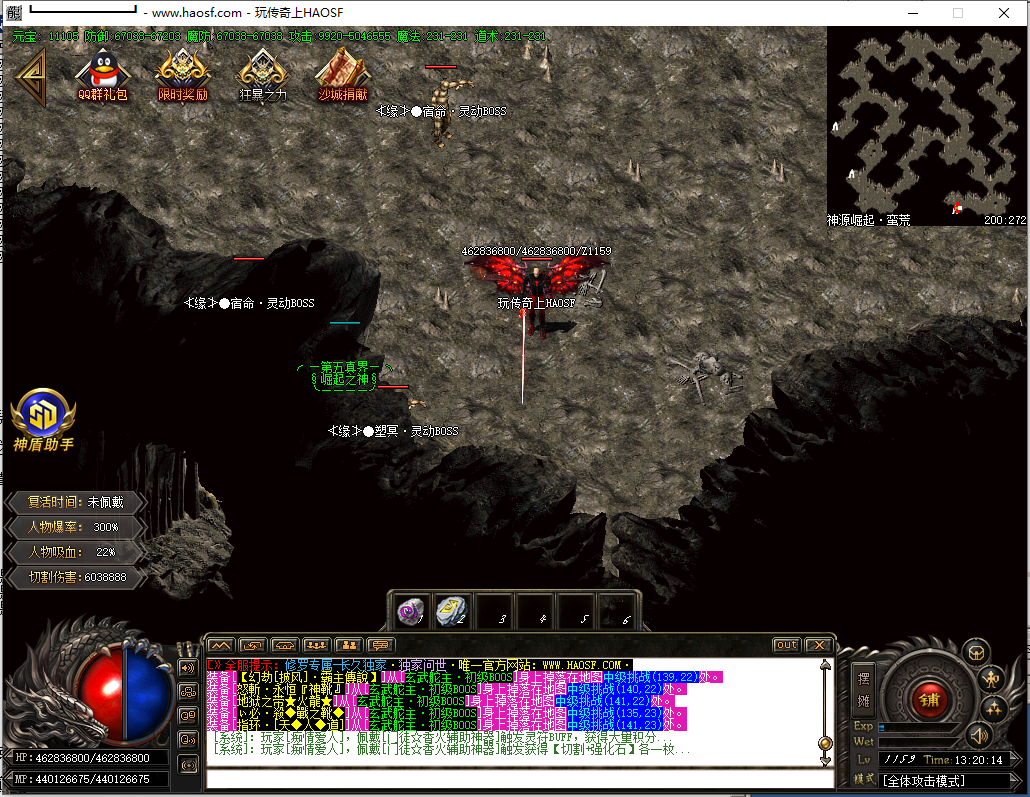The height and width of the screenshot is (797, 1030).
Task: Use the silver rune stone in hotbar slot 2
Action: coord(452,612)
